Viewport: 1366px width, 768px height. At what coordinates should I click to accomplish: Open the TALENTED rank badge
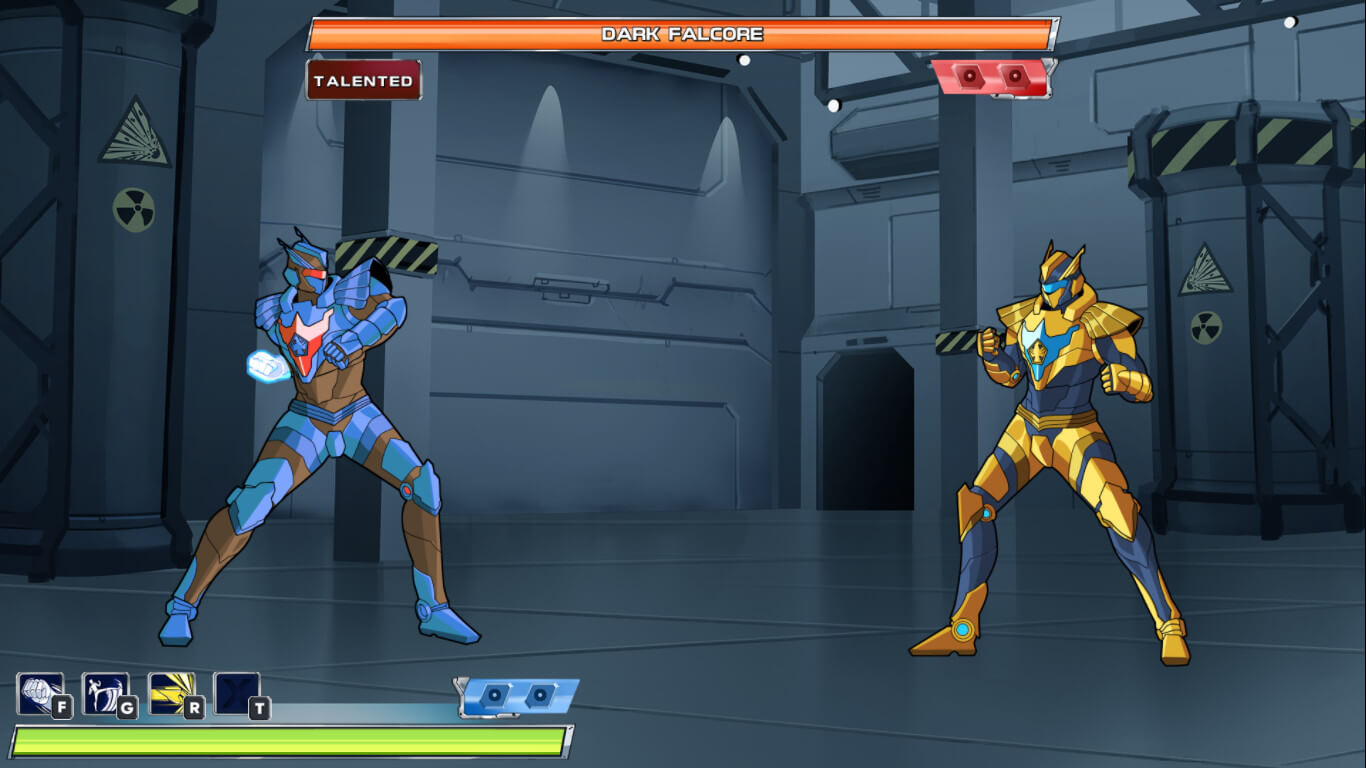(x=364, y=80)
